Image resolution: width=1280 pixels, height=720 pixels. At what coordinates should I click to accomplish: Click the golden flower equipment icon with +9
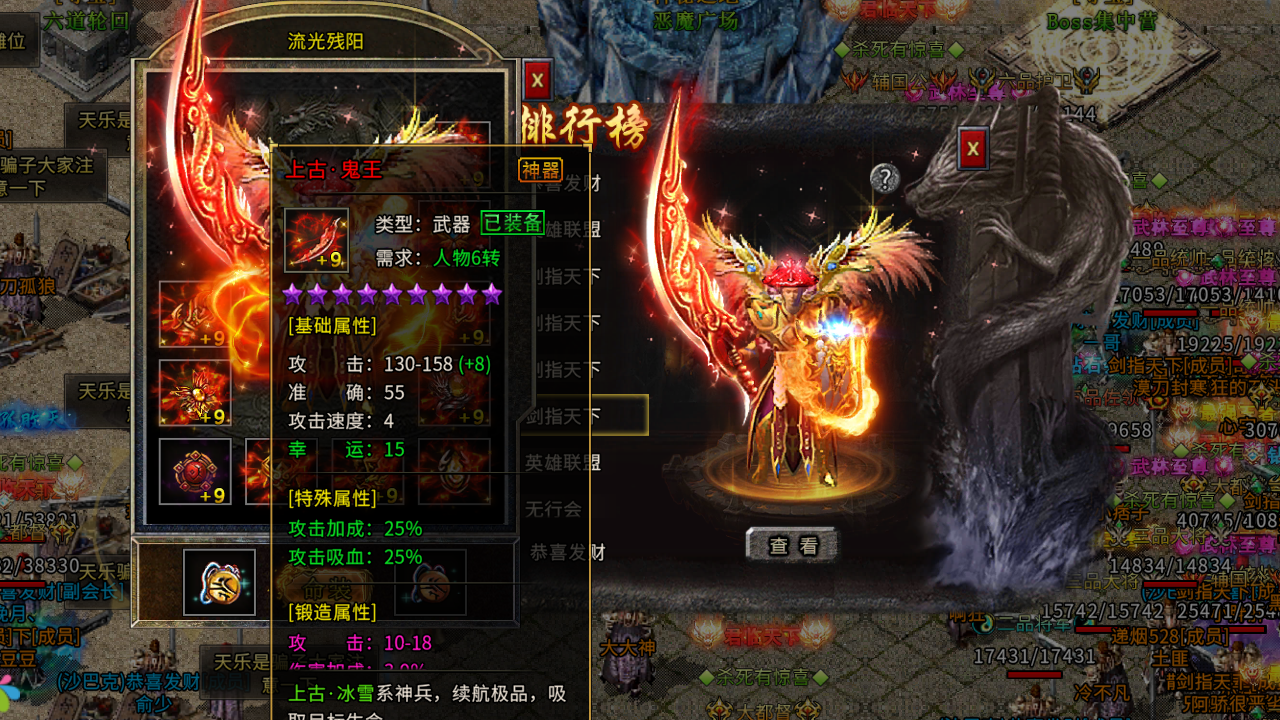(195, 390)
